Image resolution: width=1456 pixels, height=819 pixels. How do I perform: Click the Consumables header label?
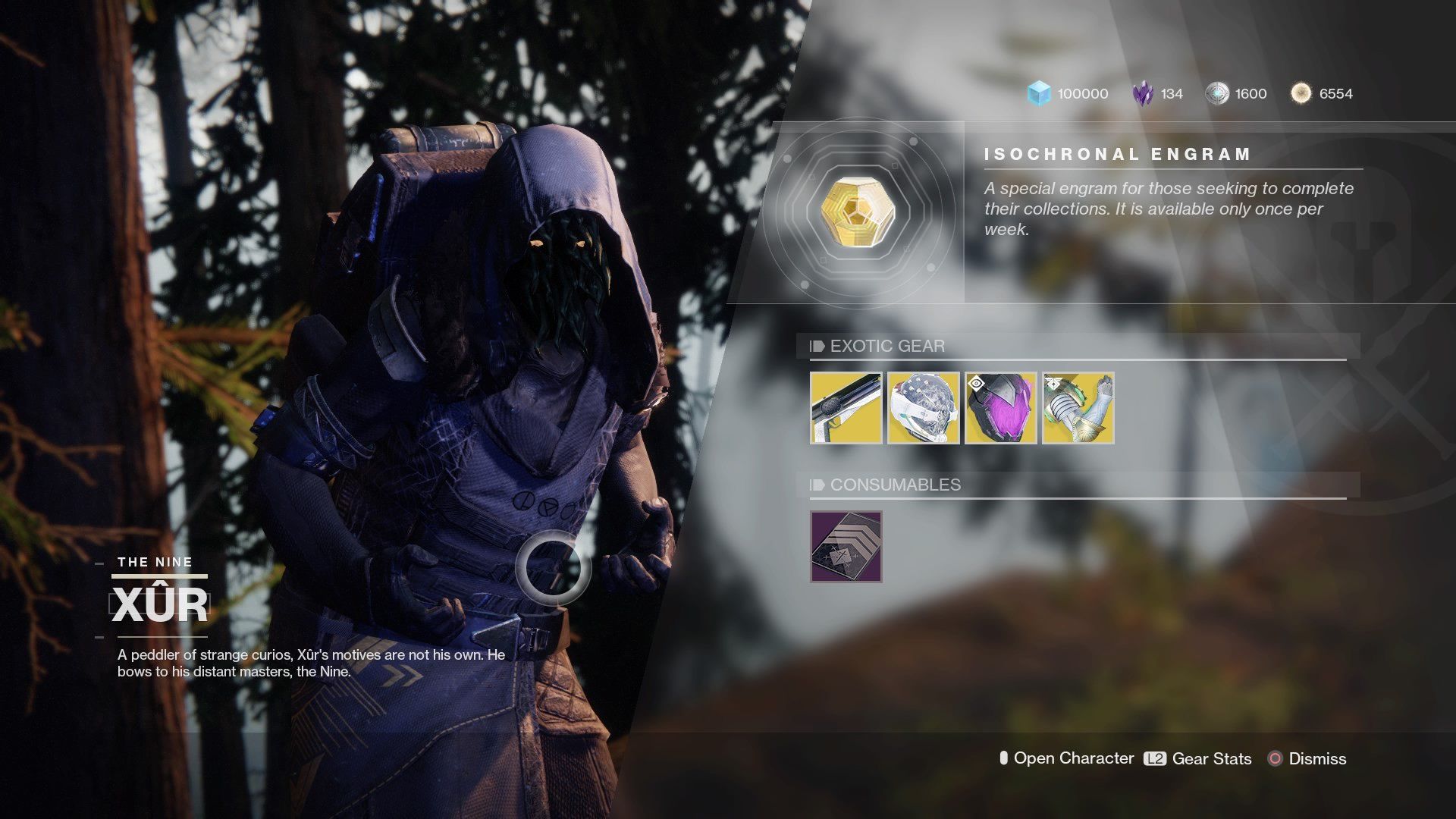click(895, 486)
